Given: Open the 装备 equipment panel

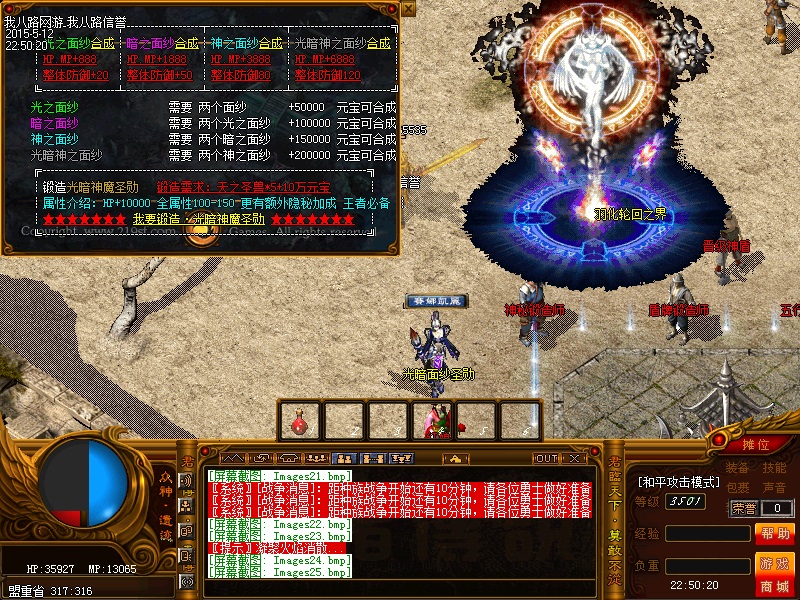Looking at the screenshot, I should (737, 468).
